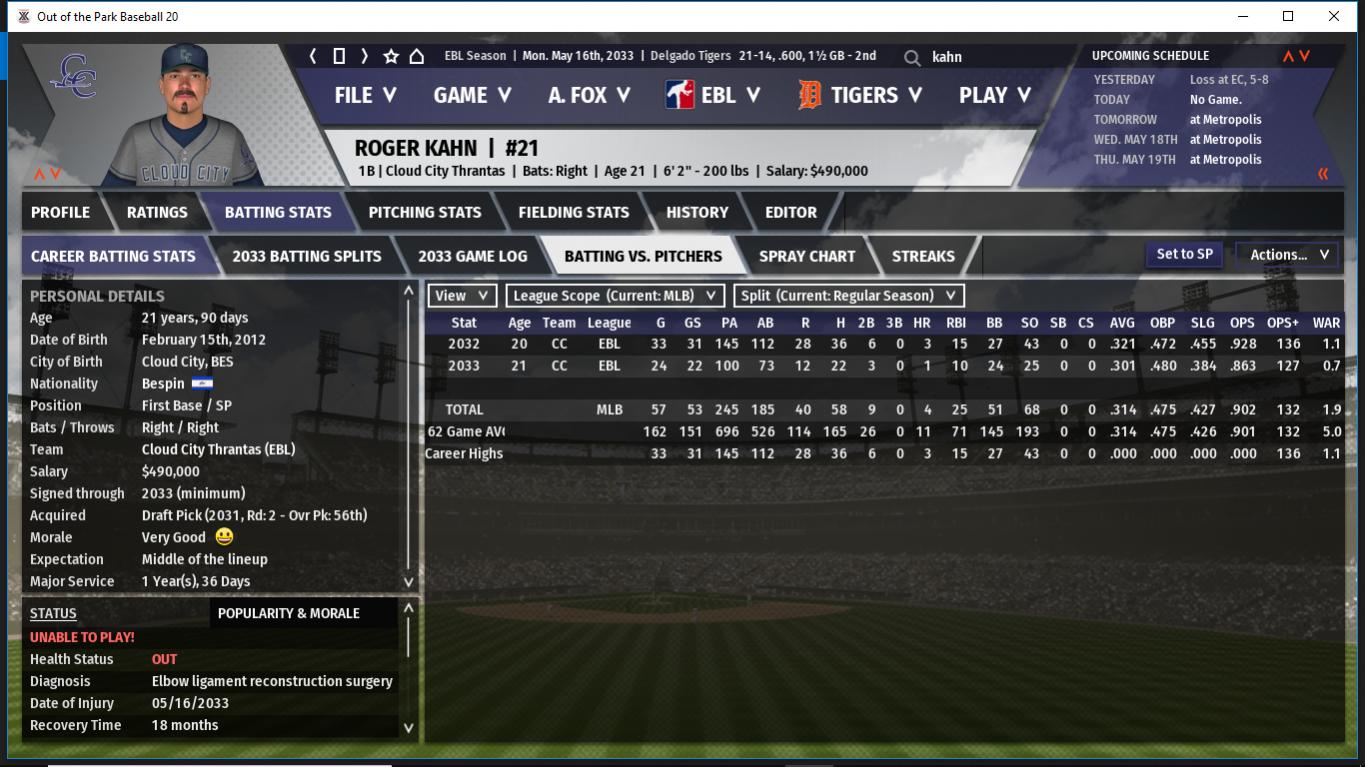Open the FIELDING STATS tab
This screenshot has height=767, width=1365.
coord(573,212)
